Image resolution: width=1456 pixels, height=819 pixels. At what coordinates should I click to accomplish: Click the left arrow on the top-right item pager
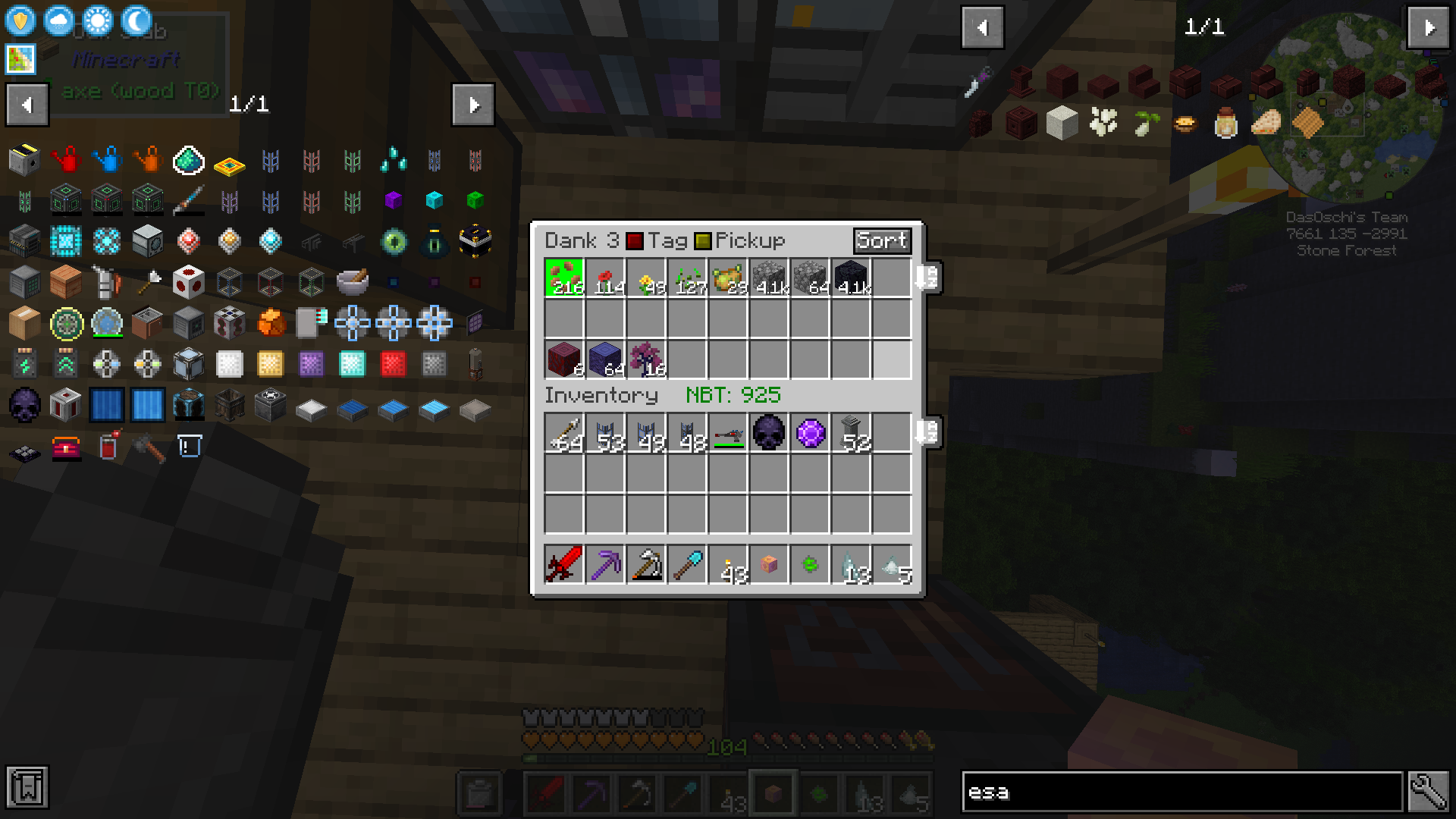point(982,28)
